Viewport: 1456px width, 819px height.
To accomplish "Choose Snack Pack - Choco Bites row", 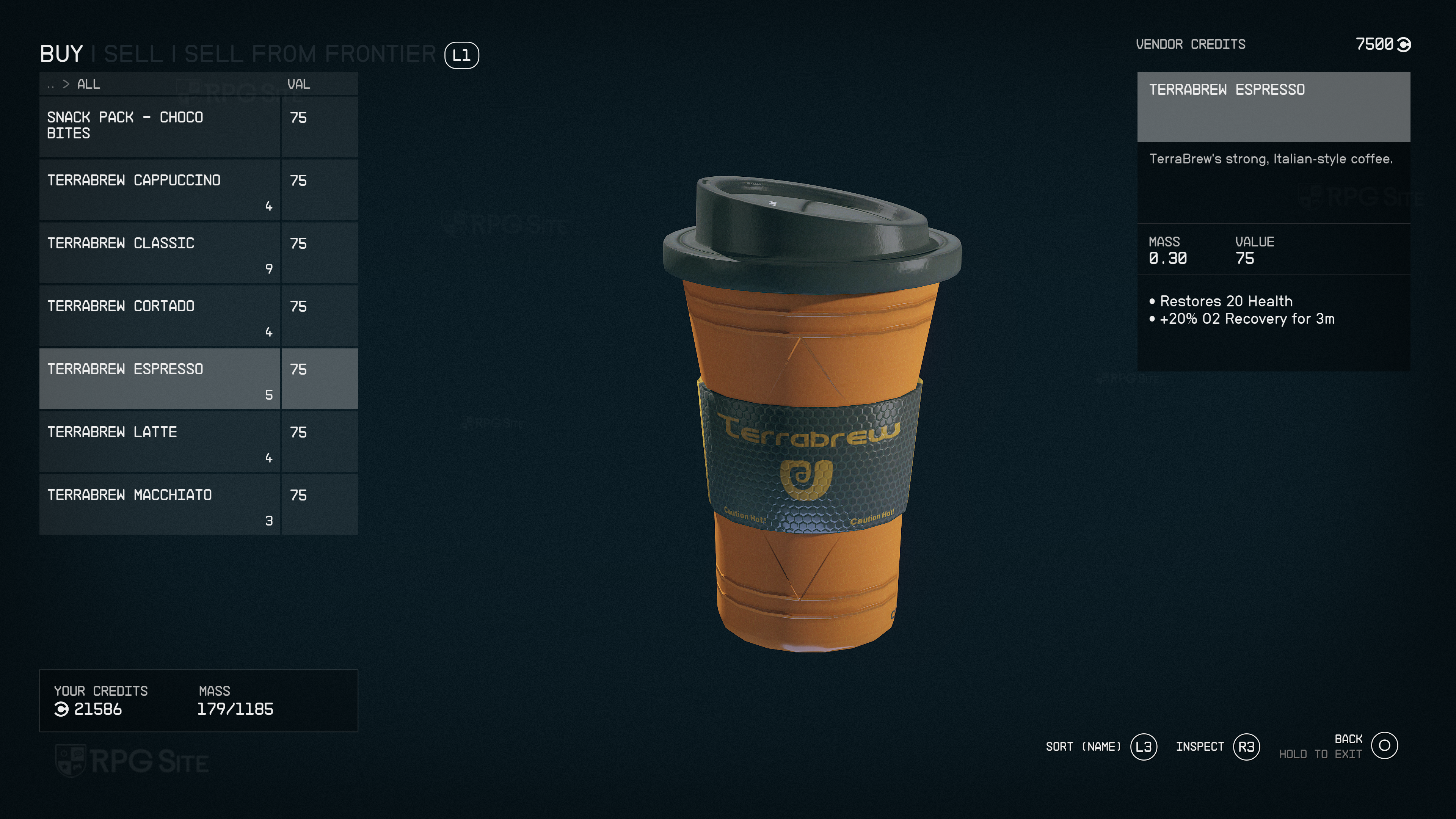I will (x=159, y=126).
